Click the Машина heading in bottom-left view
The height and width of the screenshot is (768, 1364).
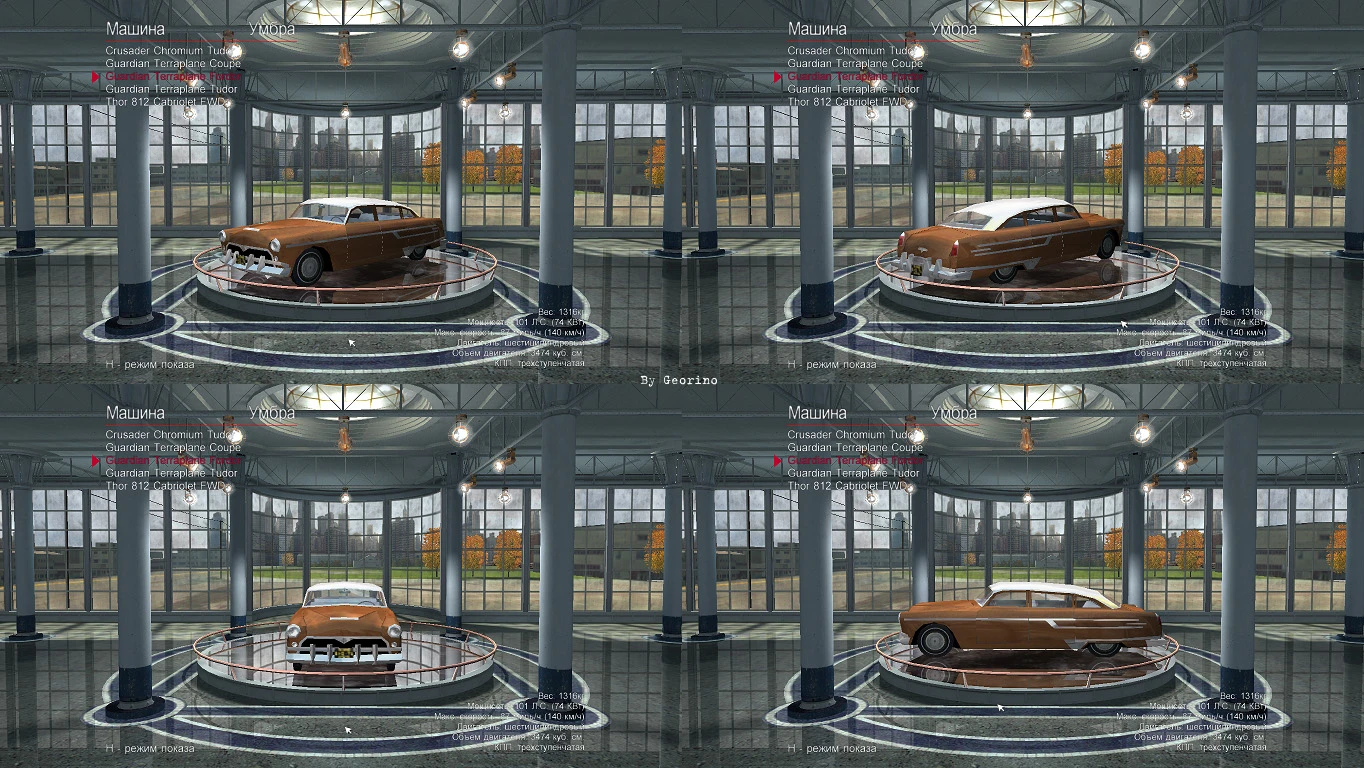coord(135,412)
